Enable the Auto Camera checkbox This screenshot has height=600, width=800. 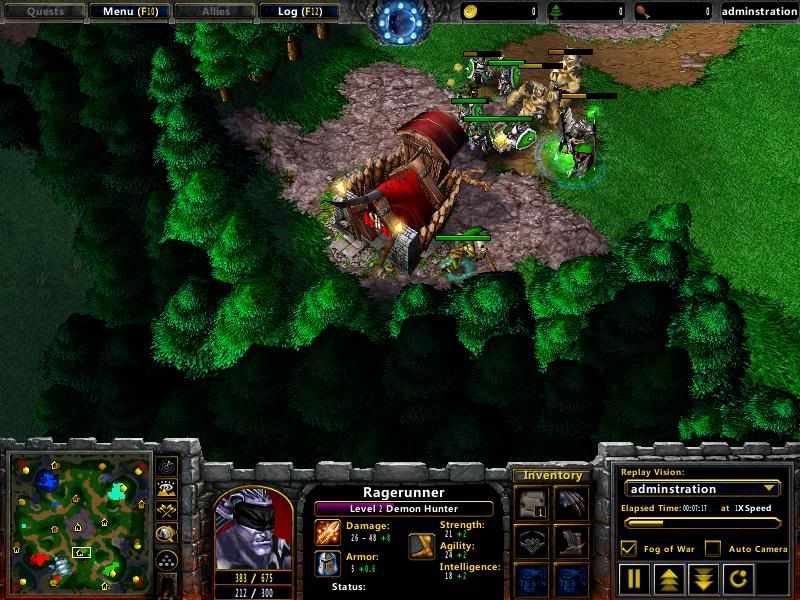click(x=712, y=548)
